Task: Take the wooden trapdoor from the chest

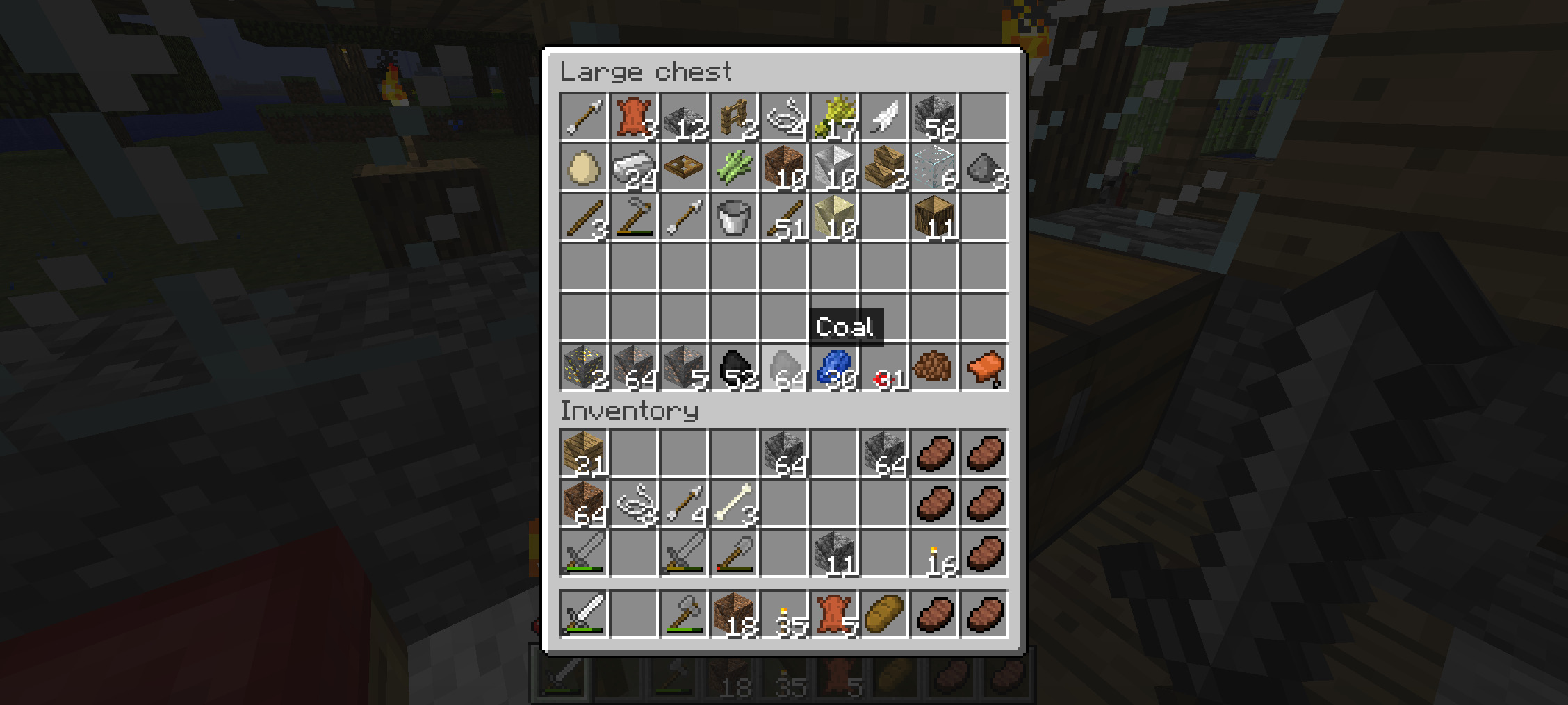Action: coord(684,167)
